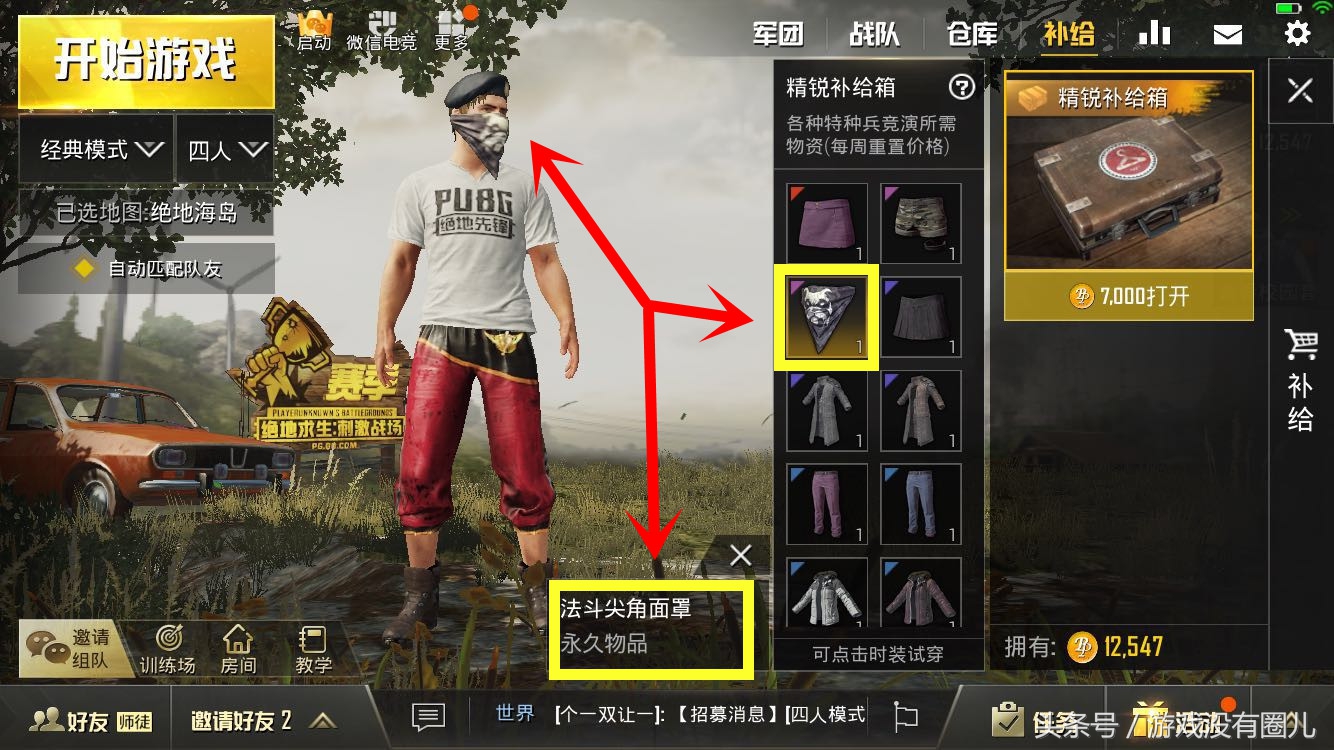Open the 四人 squad size dropdown
The width and height of the screenshot is (1334, 750).
[x=224, y=150]
